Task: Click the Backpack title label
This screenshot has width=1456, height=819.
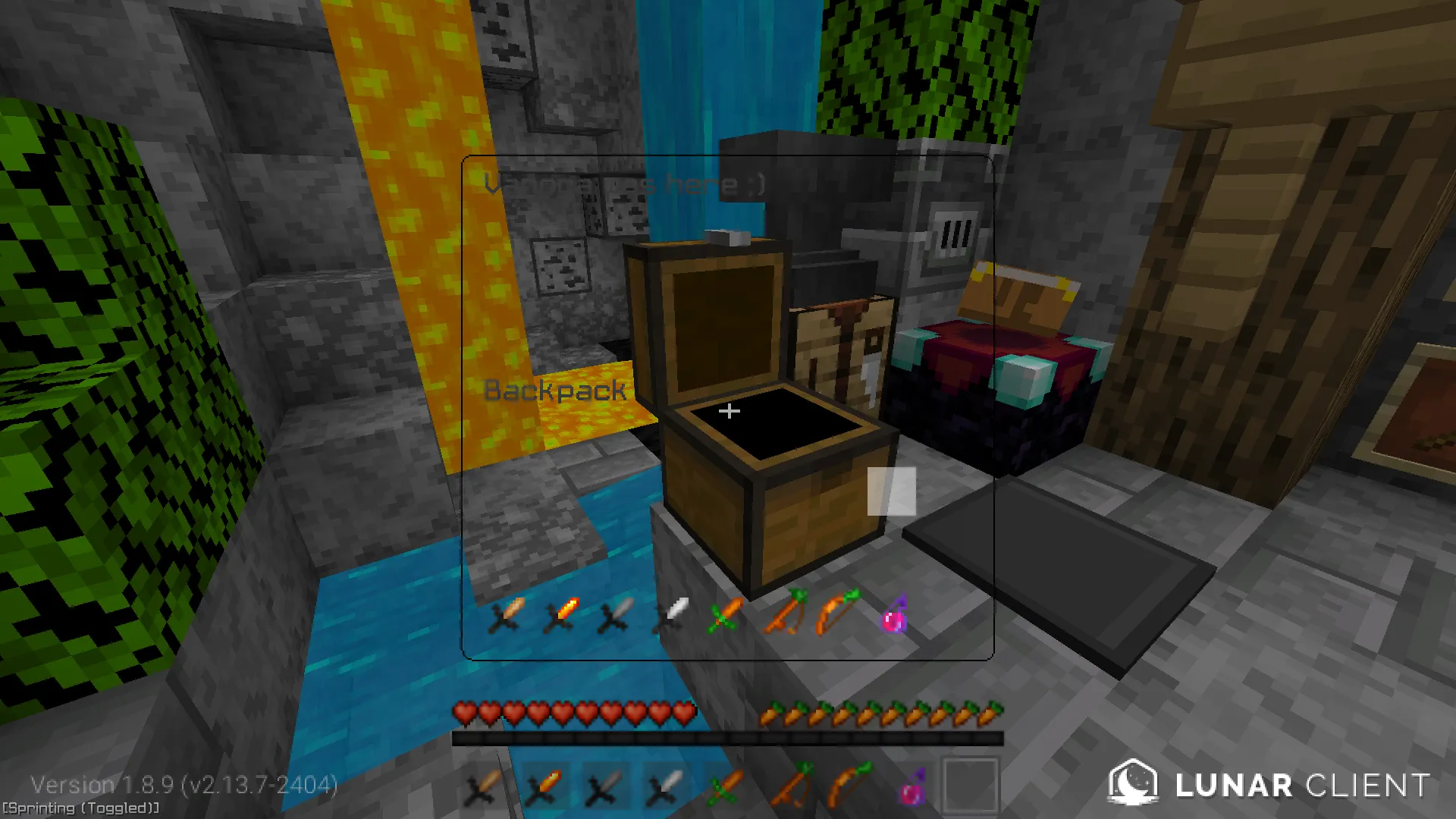Action: [x=555, y=391]
